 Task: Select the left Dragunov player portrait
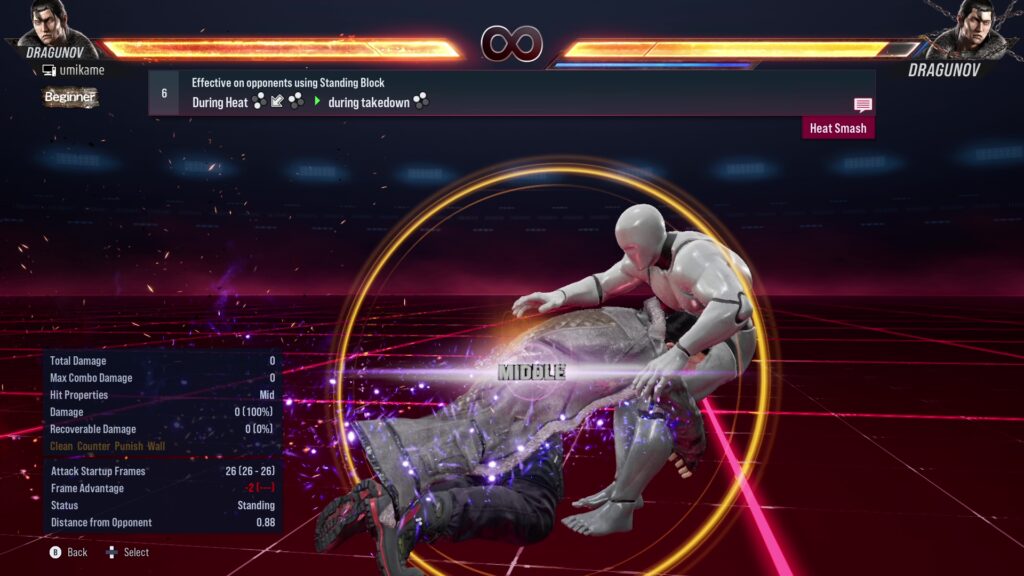(56, 26)
